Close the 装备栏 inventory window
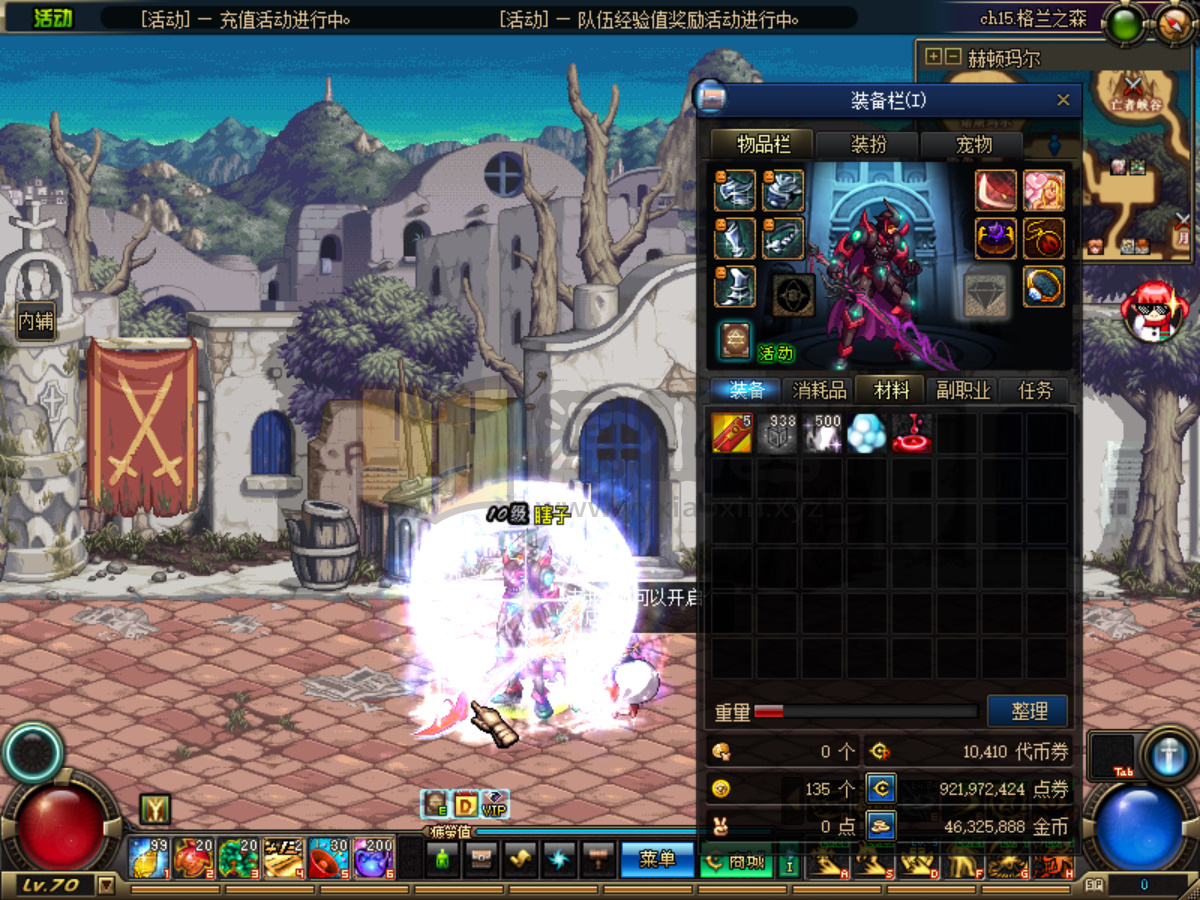Image resolution: width=1200 pixels, height=900 pixels. click(x=1063, y=100)
